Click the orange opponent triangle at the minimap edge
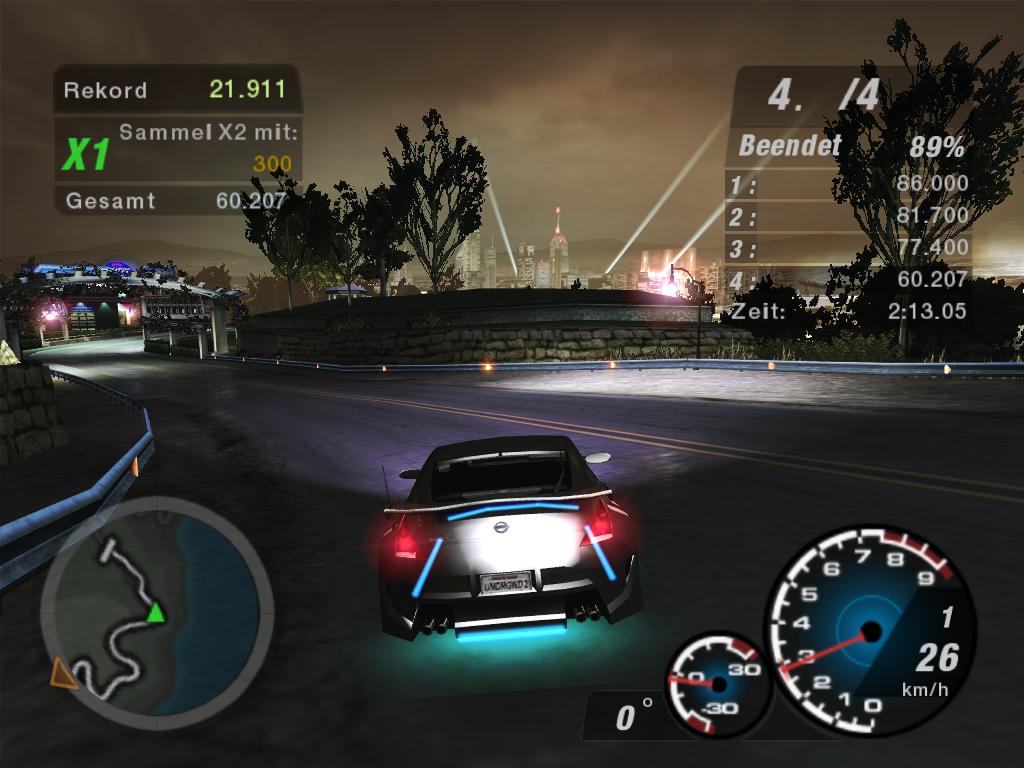The image size is (1024, 768). click(x=65, y=673)
